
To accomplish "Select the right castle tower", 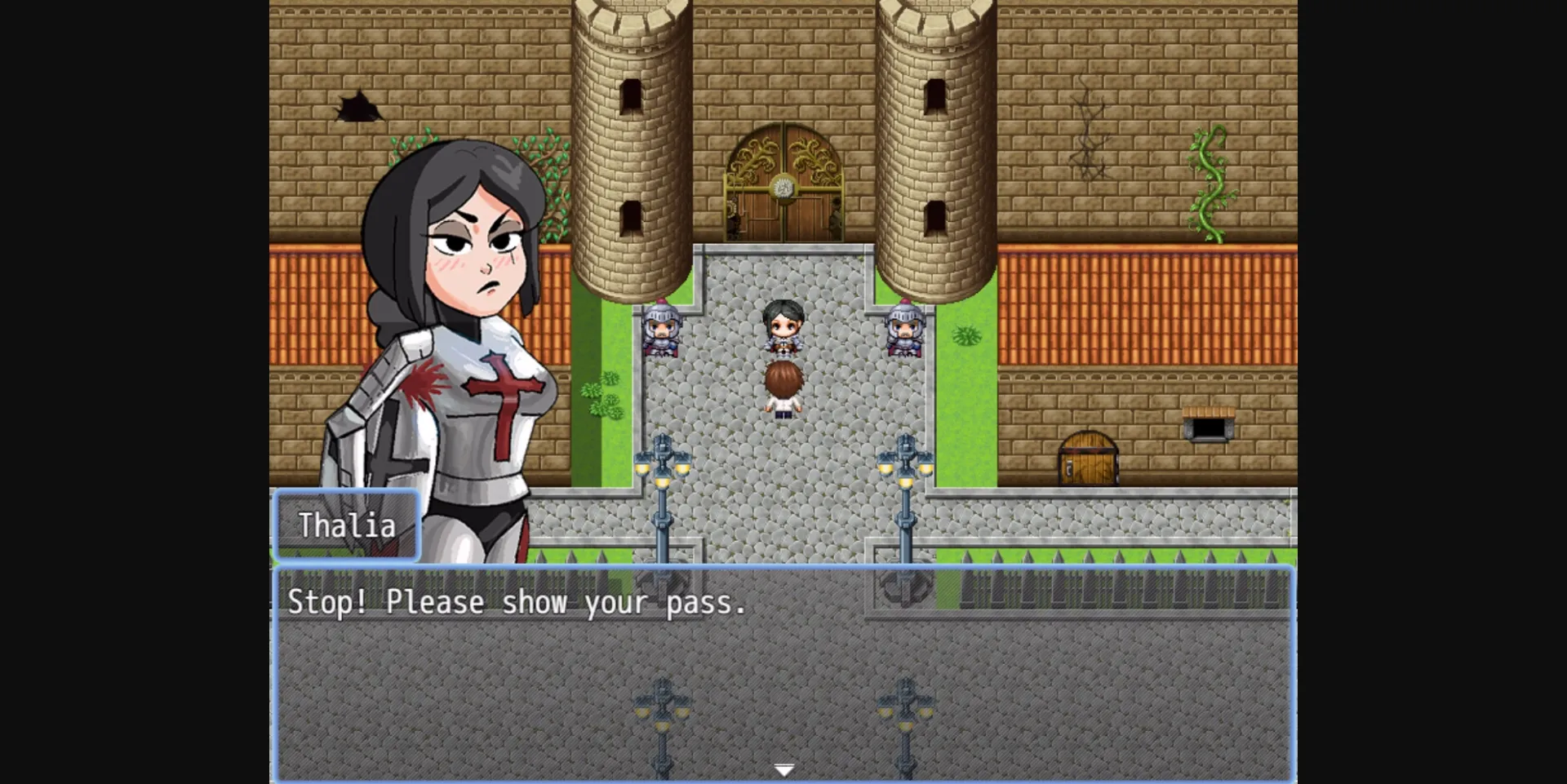I will (934, 147).
